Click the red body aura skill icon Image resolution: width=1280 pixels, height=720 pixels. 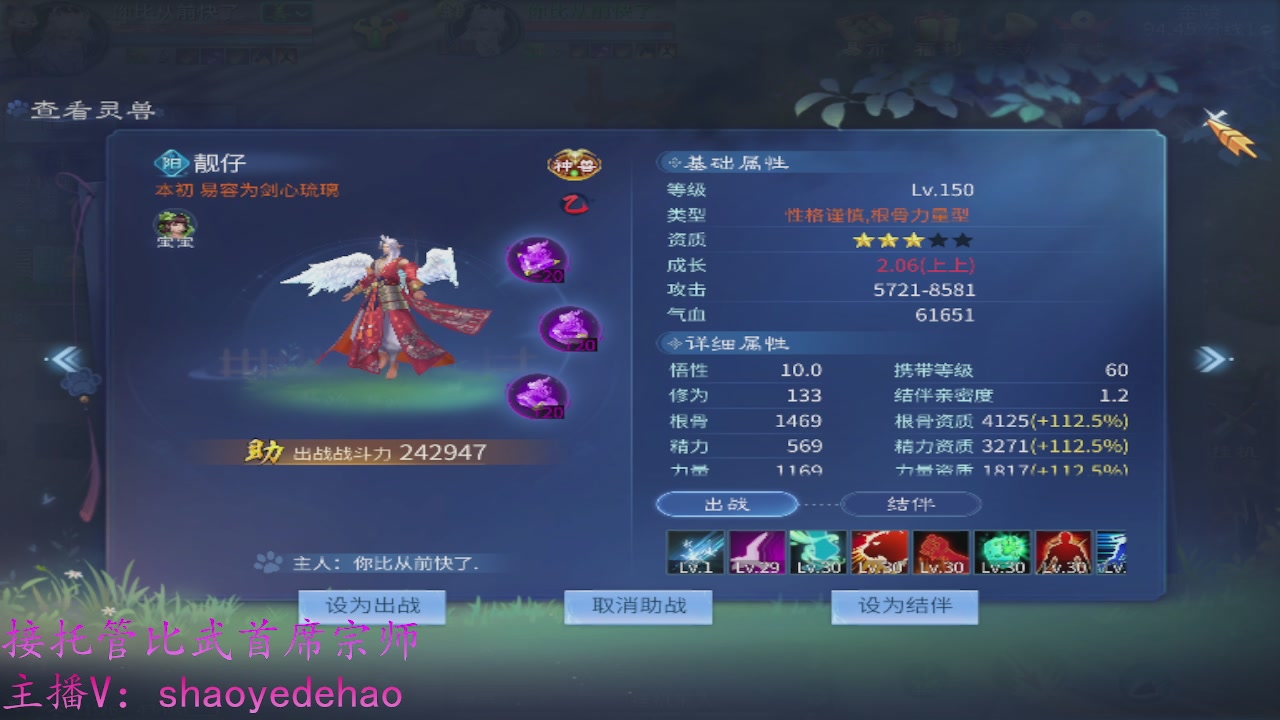pyautogui.click(x=1062, y=551)
